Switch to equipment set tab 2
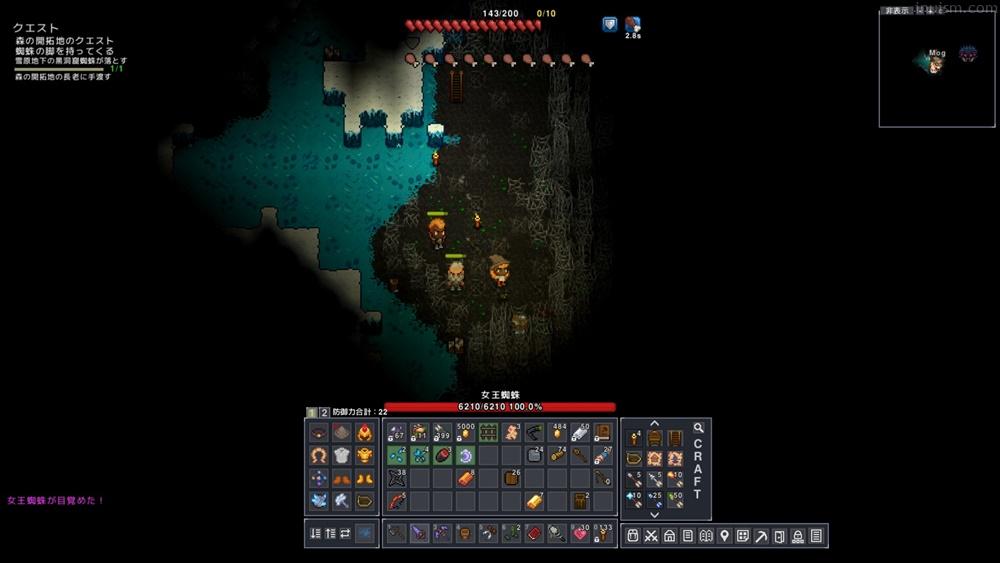Image resolution: width=1000 pixels, height=563 pixels. click(x=324, y=412)
